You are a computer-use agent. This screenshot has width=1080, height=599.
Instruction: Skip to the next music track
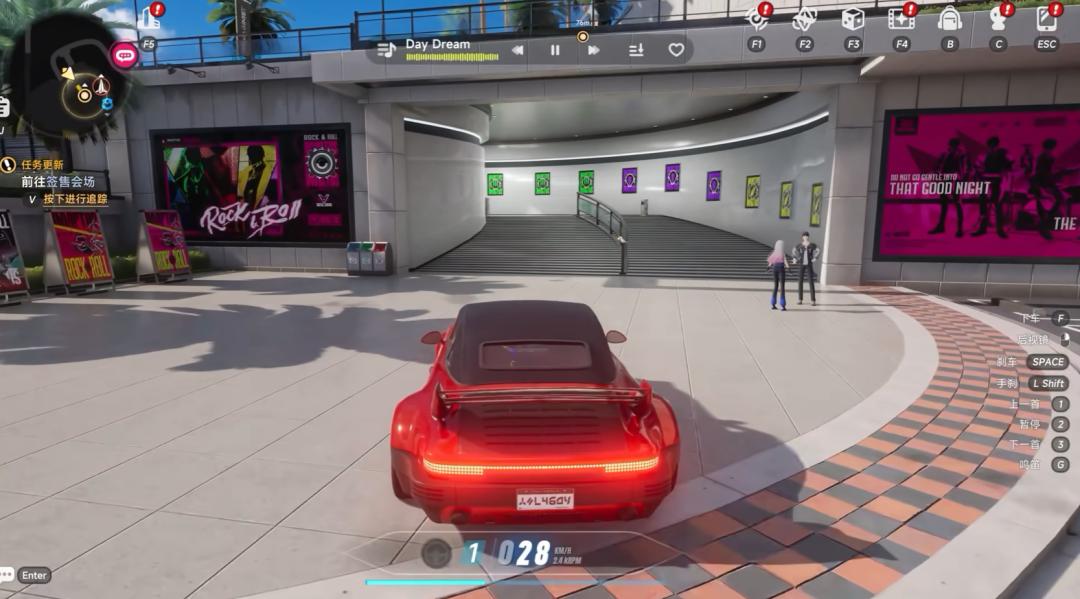click(x=594, y=50)
